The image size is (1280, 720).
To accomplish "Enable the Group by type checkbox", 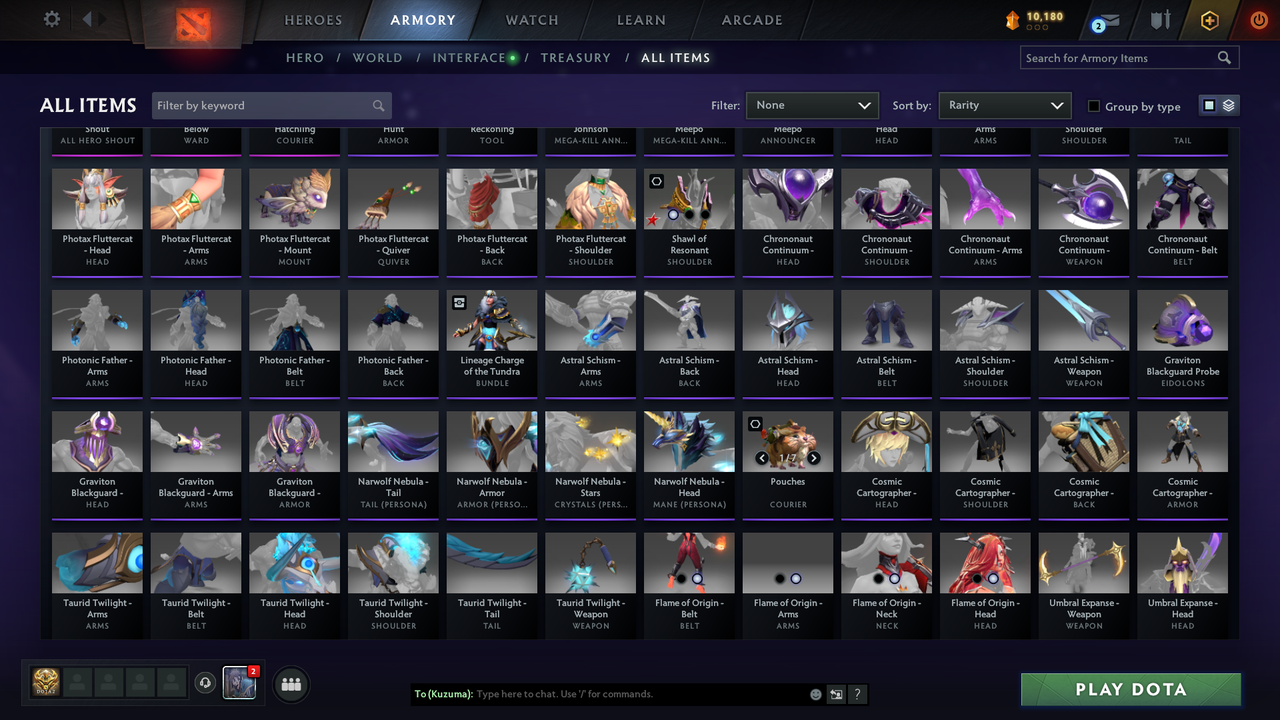I will pyautogui.click(x=1096, y=106).
